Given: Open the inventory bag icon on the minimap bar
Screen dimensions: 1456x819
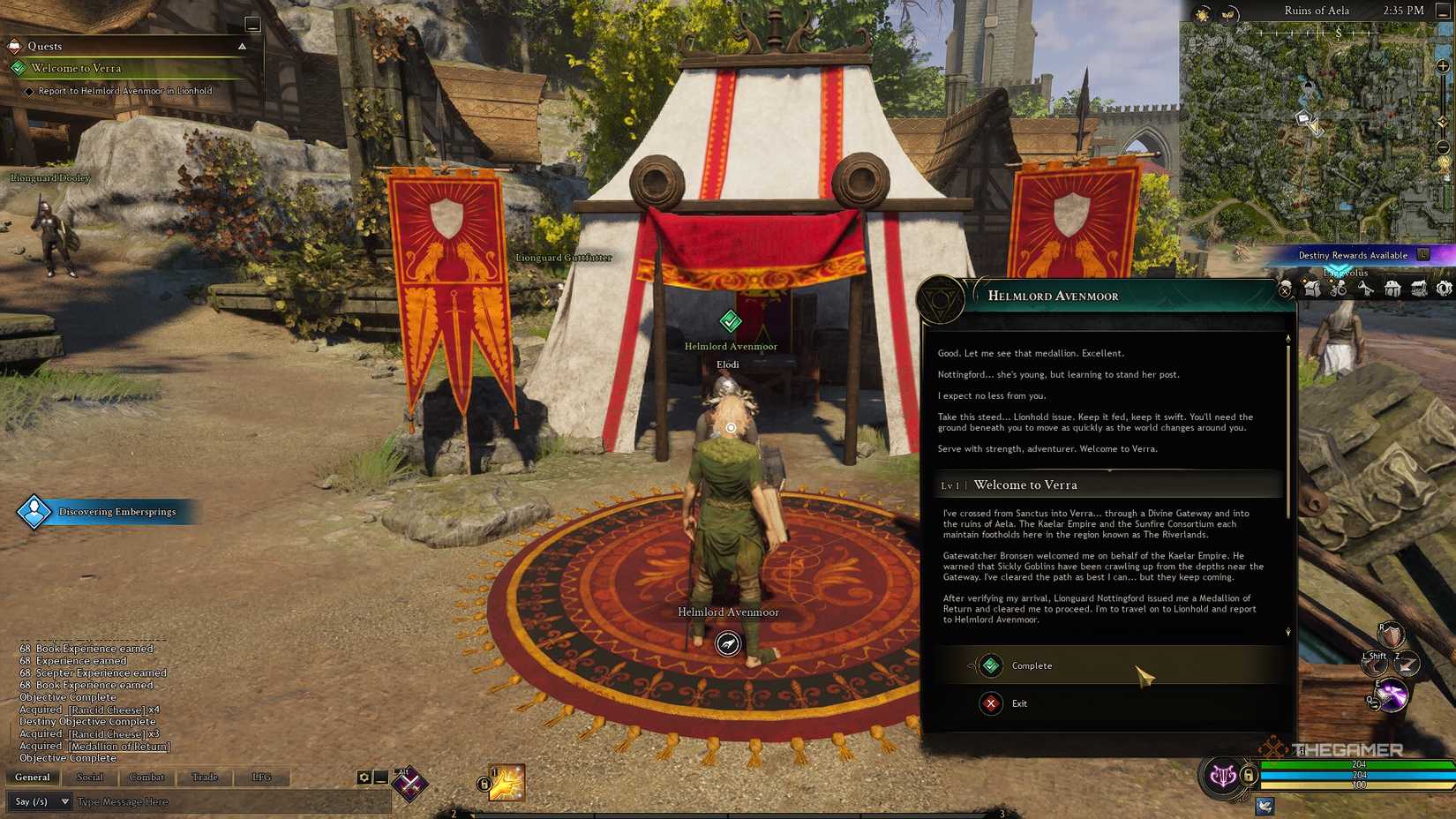Looking at the screenshot, I should pyautogui.click(x=1311, y=288).
